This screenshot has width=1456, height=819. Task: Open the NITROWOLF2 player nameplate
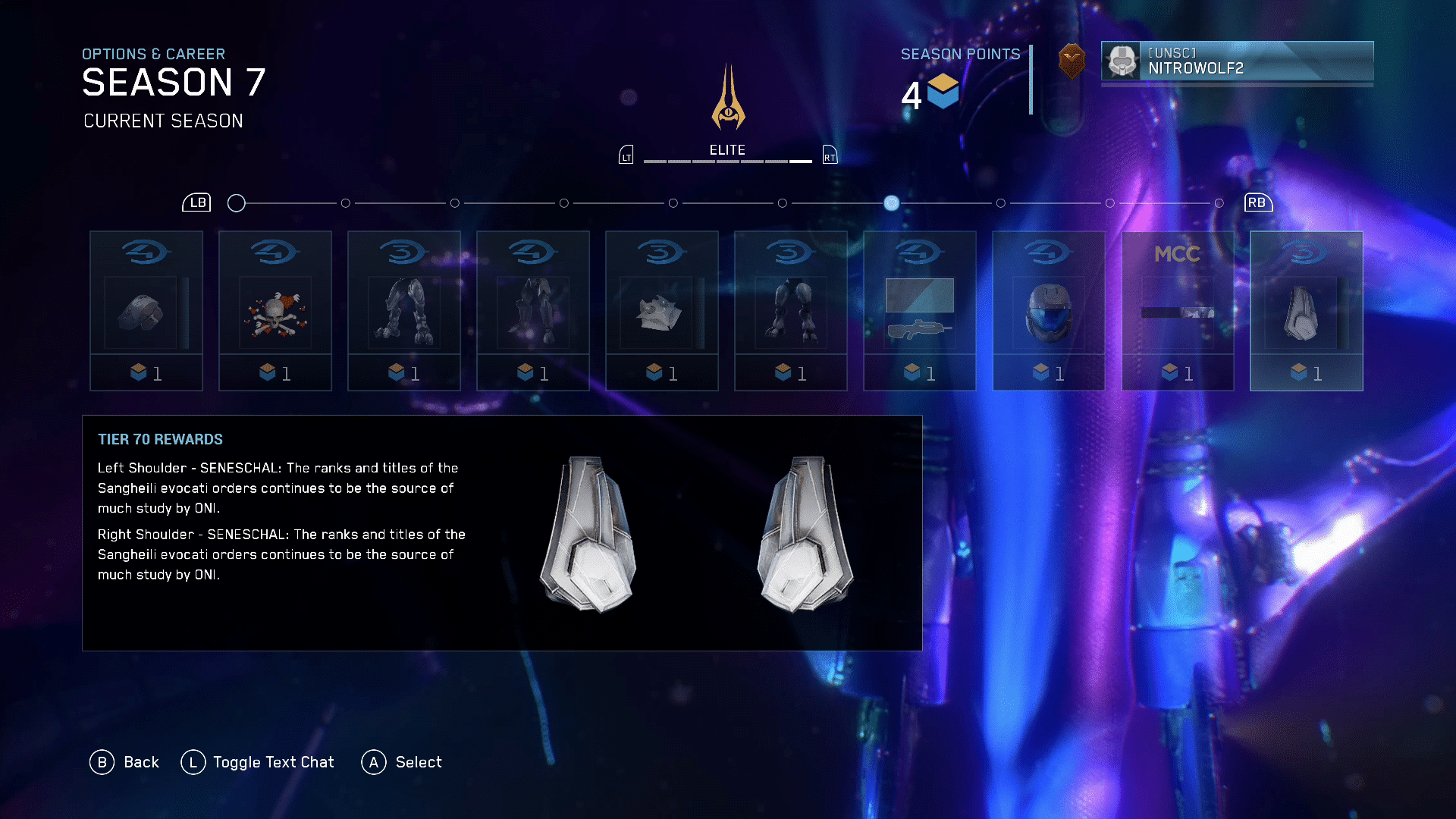tap(1237, 61)
